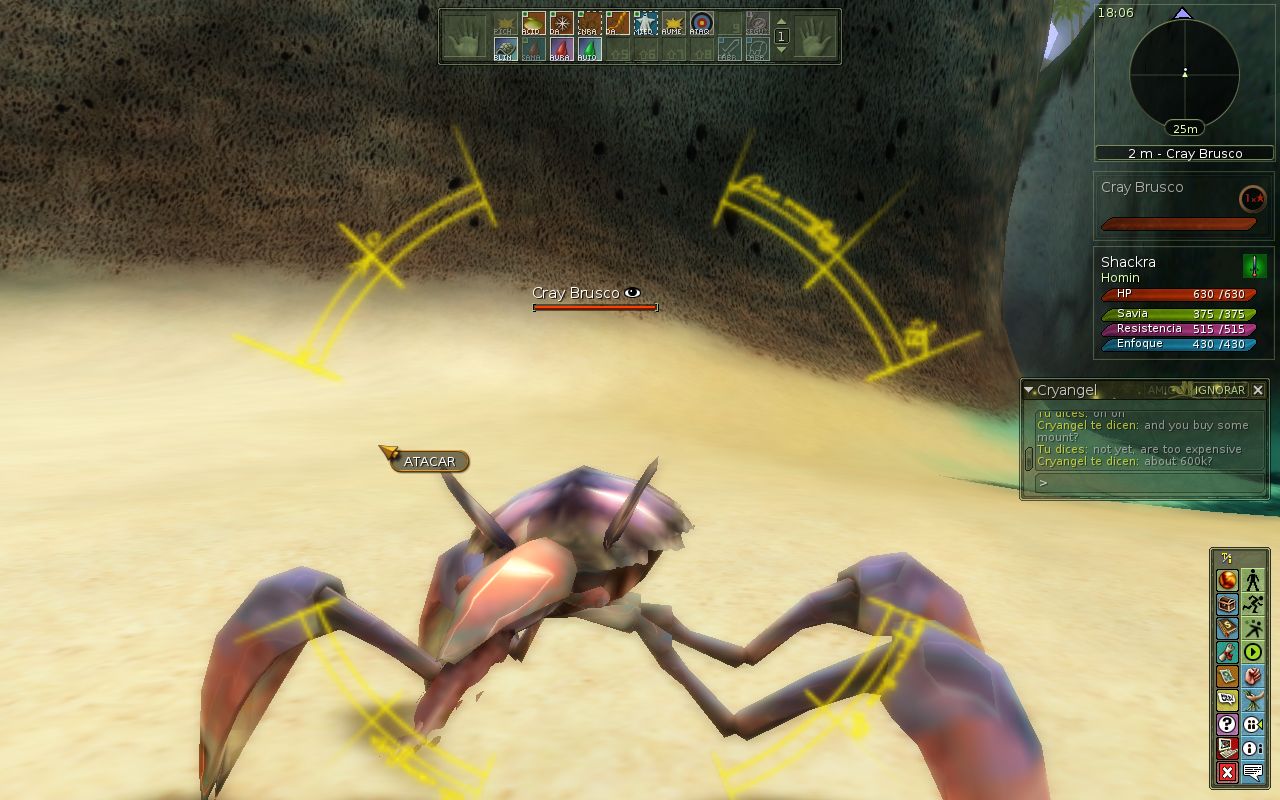Choose IGNORAR in the Cryangel chat
The height and width of the screenshot is (800, 1280).
1220,390
